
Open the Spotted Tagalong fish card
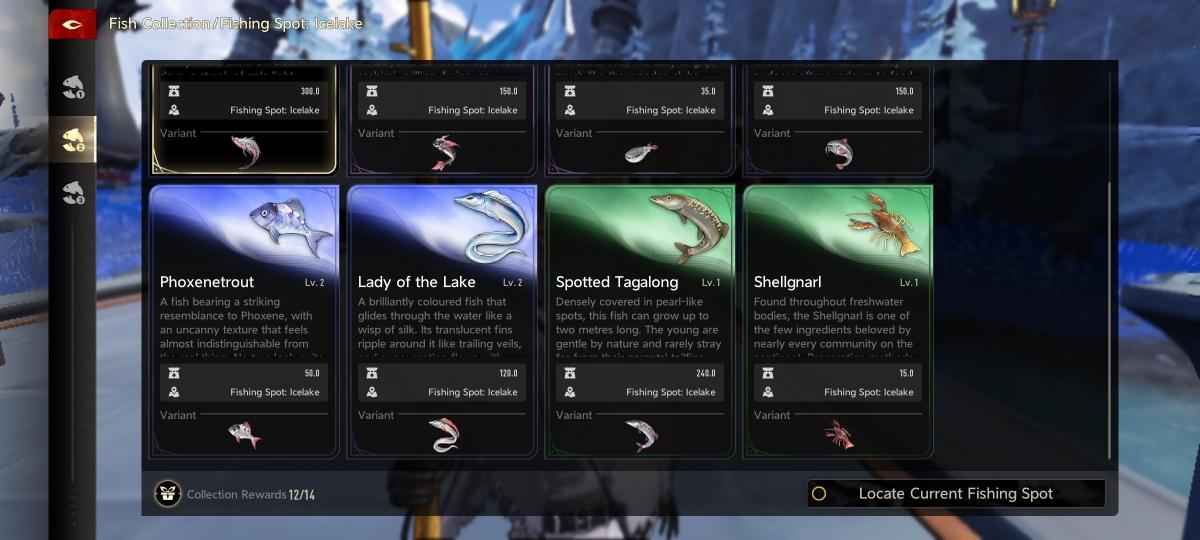[x=640, y=282]
